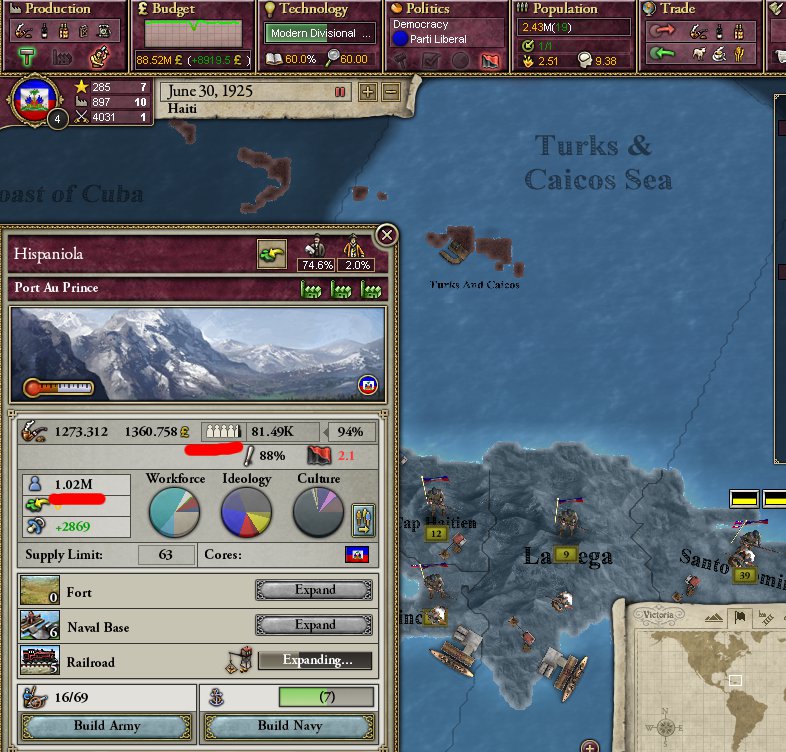Click Build Army button

[x=106, y=725]
